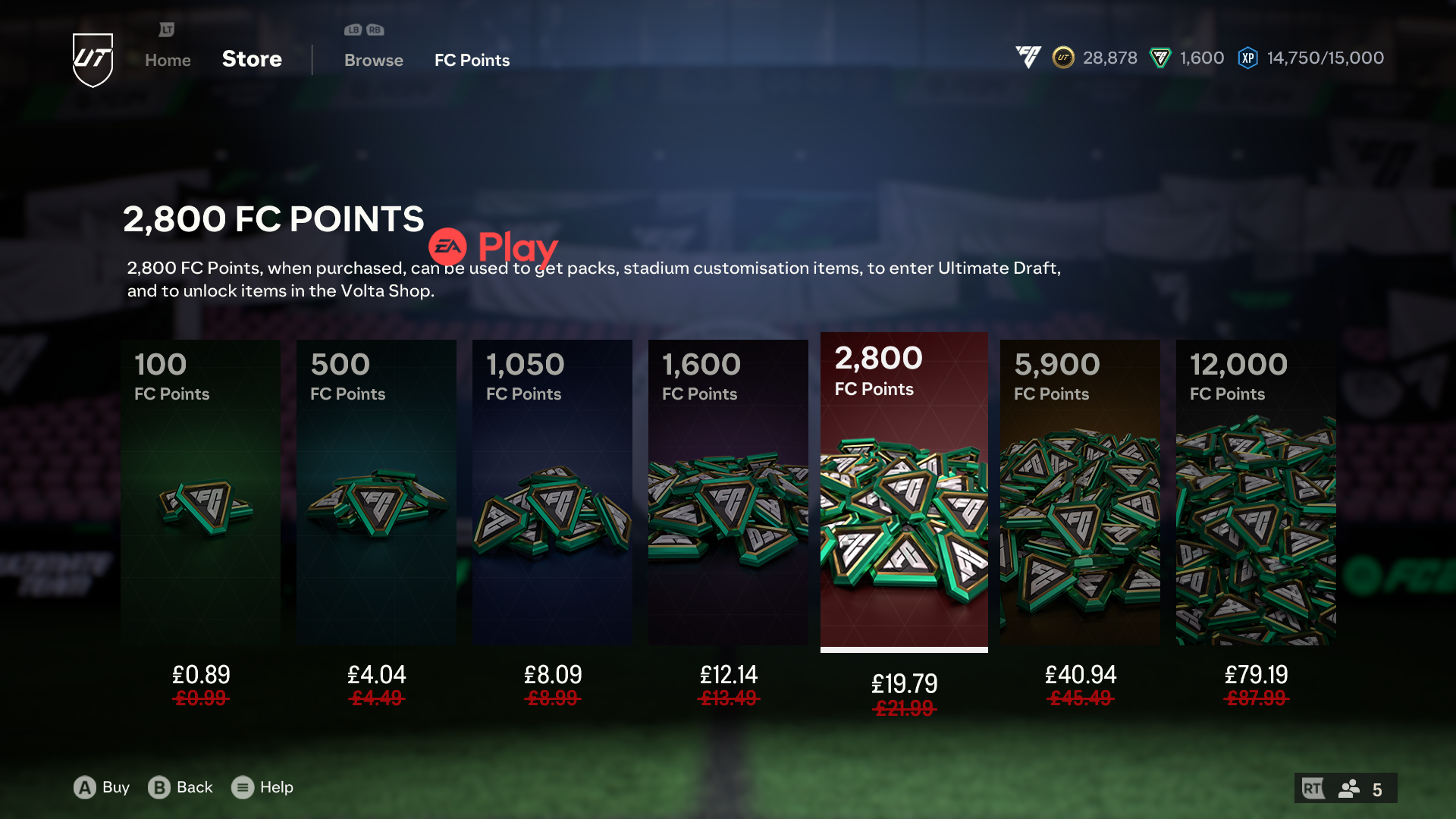
Task: Switch to the Store menu
Action: [252, 59]
